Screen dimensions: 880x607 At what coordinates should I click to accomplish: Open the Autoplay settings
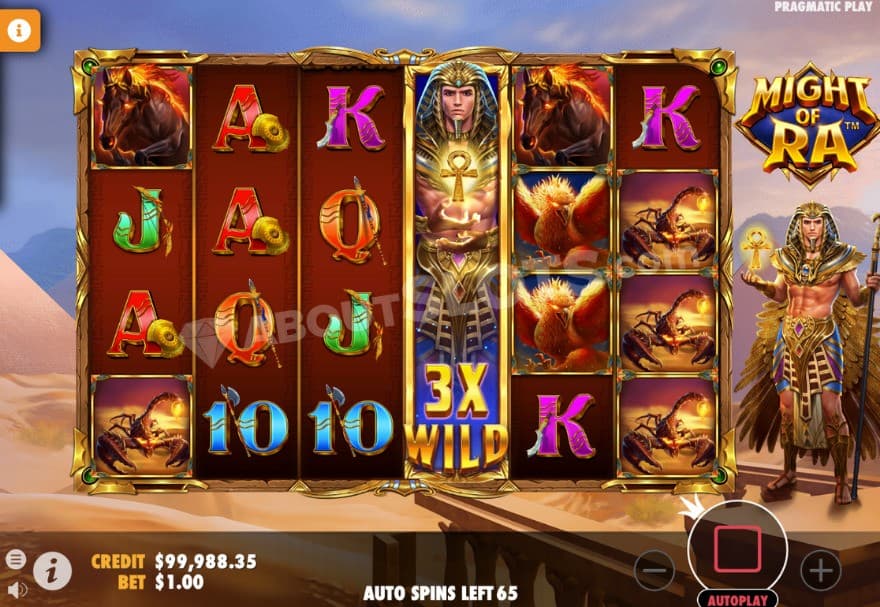[x=737, y=600]
